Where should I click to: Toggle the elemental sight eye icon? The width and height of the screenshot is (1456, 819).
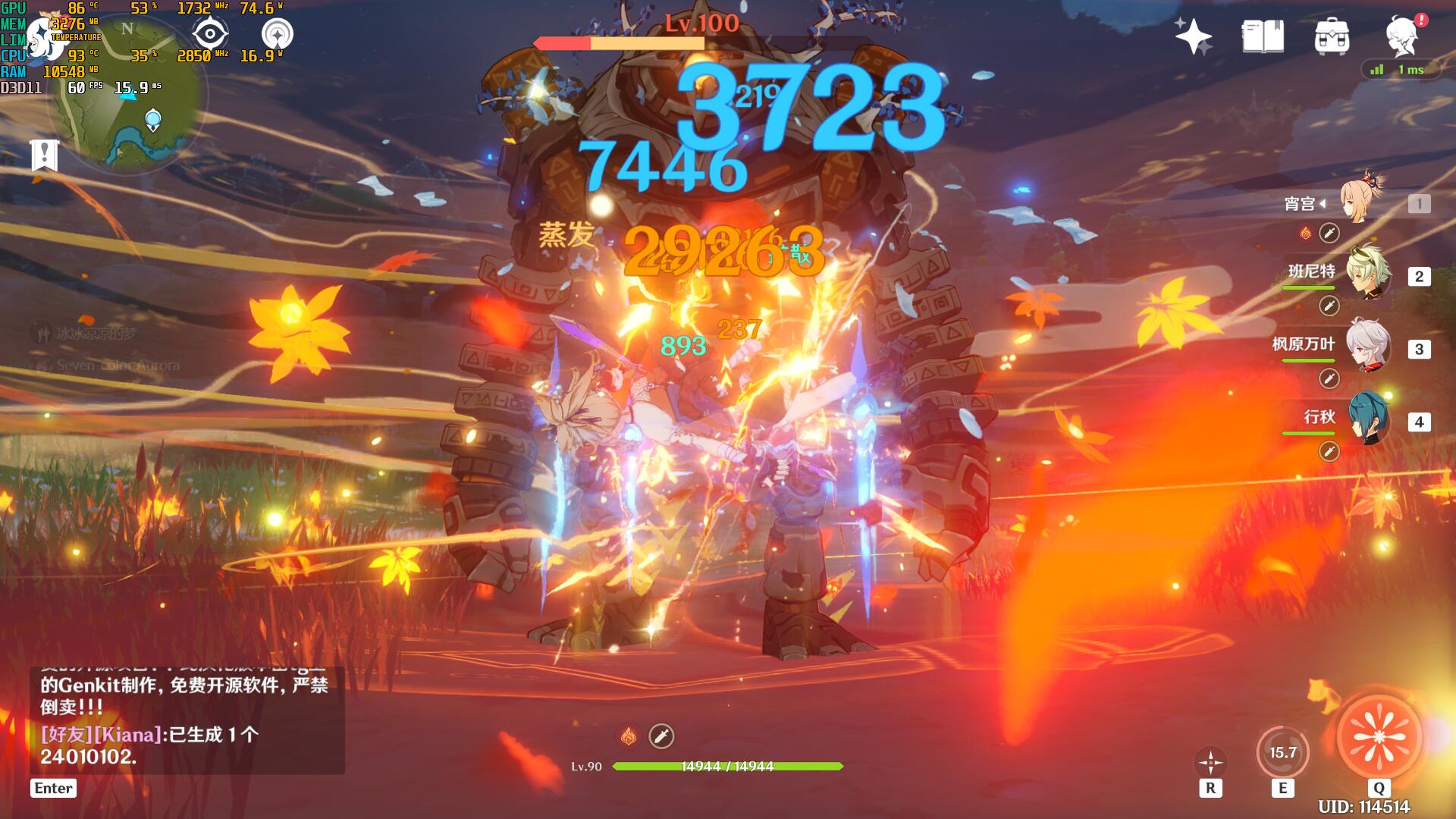209,34
